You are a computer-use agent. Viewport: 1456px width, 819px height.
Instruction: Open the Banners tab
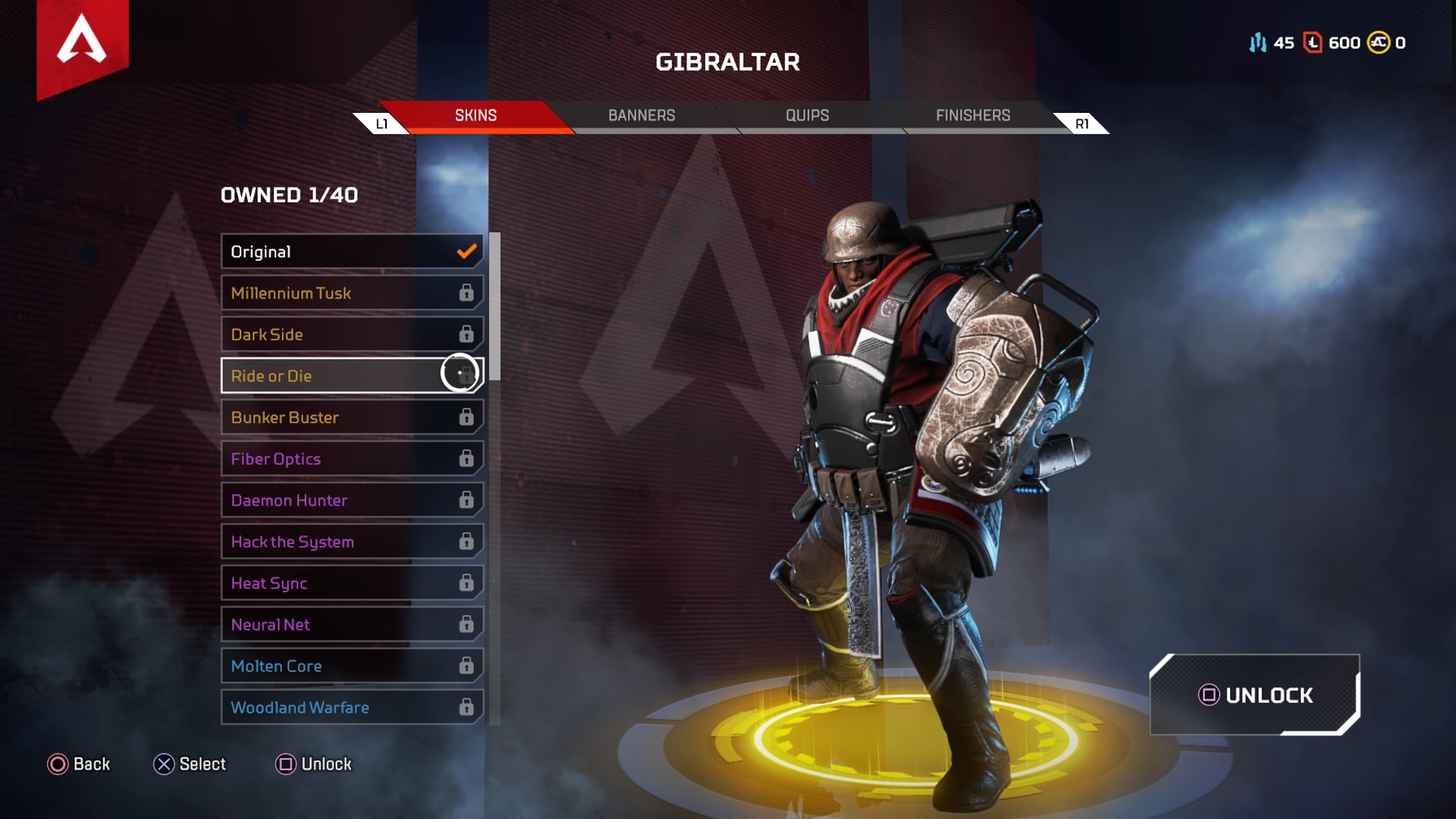click(x=642, y=115)
